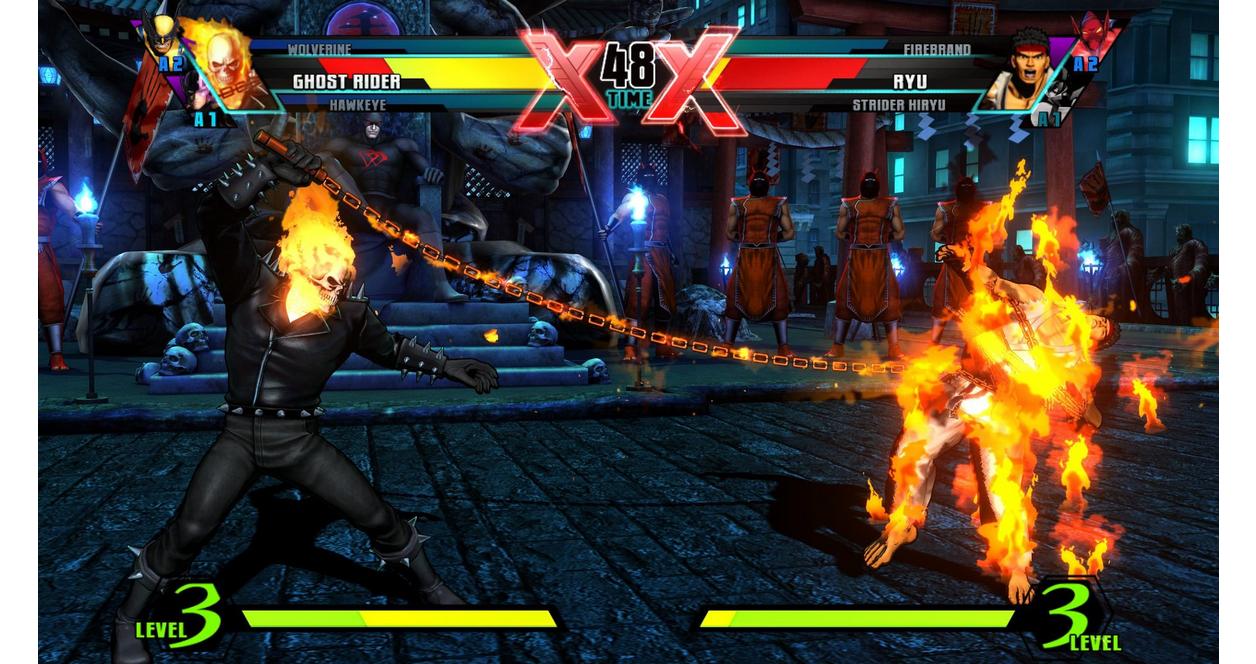
Task: Choose Firebrand's red assist portrait
Action: click(1093, 35)
